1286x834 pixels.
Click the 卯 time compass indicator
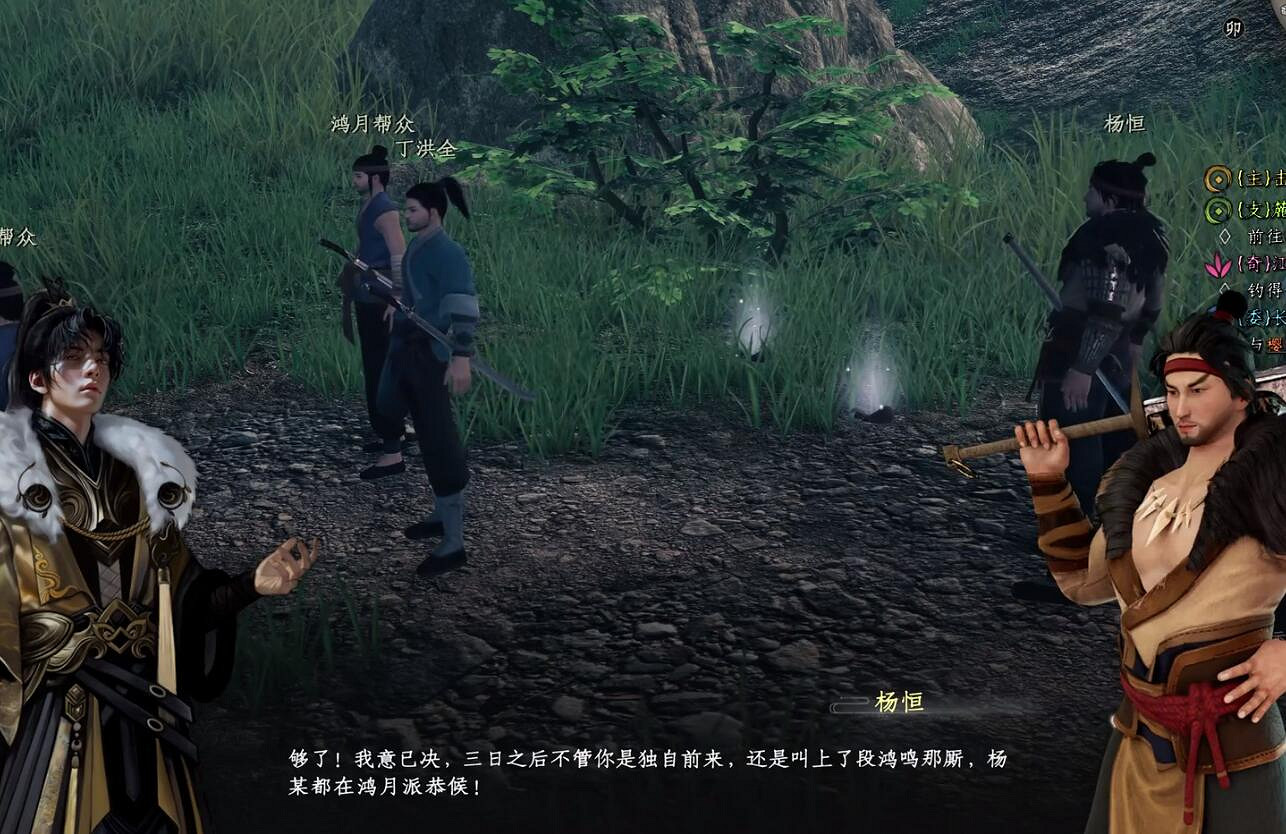[1236, 30]
